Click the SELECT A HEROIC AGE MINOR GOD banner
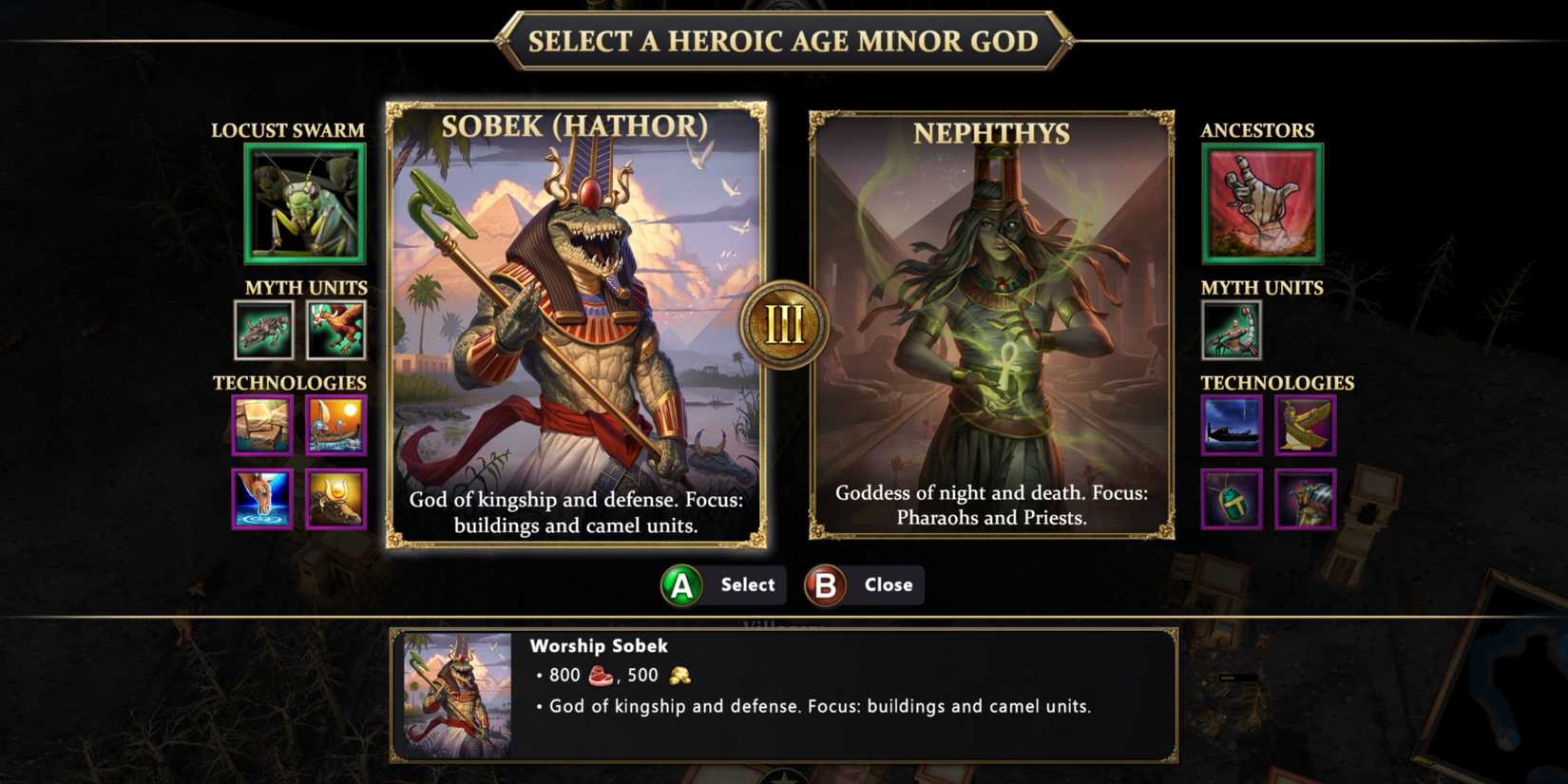This screenshot has height=784, width=1568. (784, 41)
